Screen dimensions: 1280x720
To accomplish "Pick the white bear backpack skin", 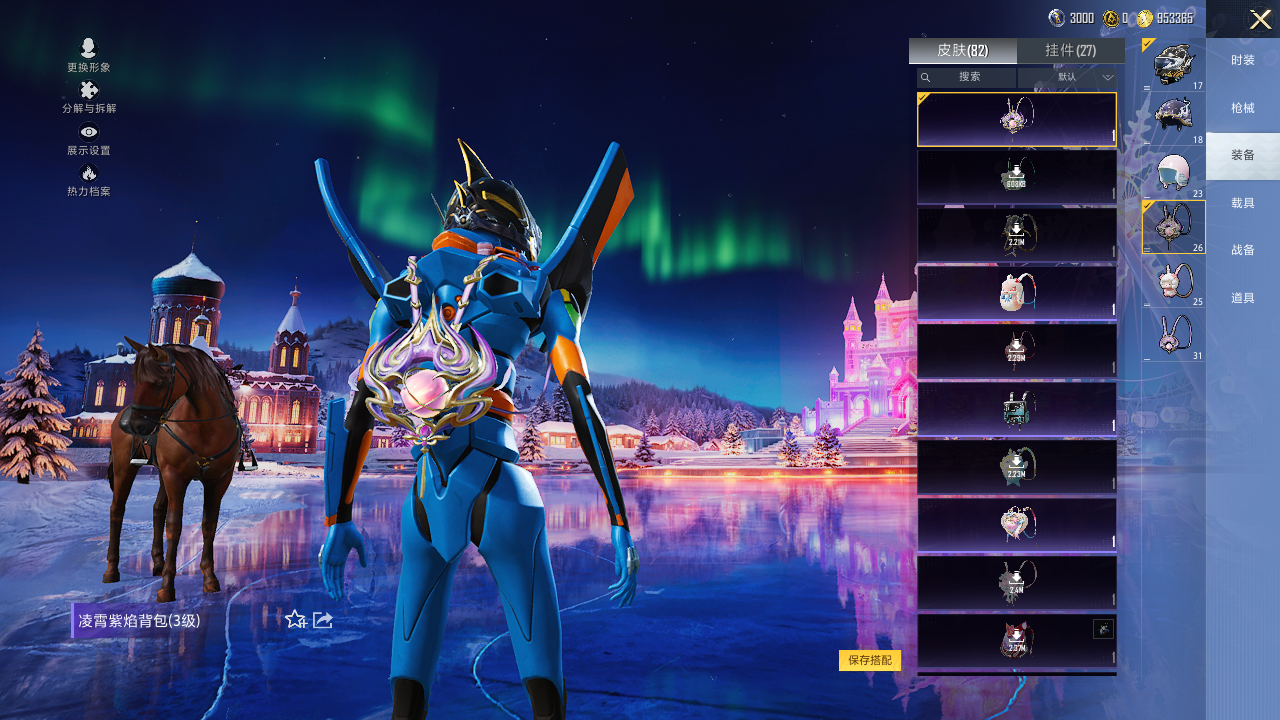I will click(x=1016, y=293).
